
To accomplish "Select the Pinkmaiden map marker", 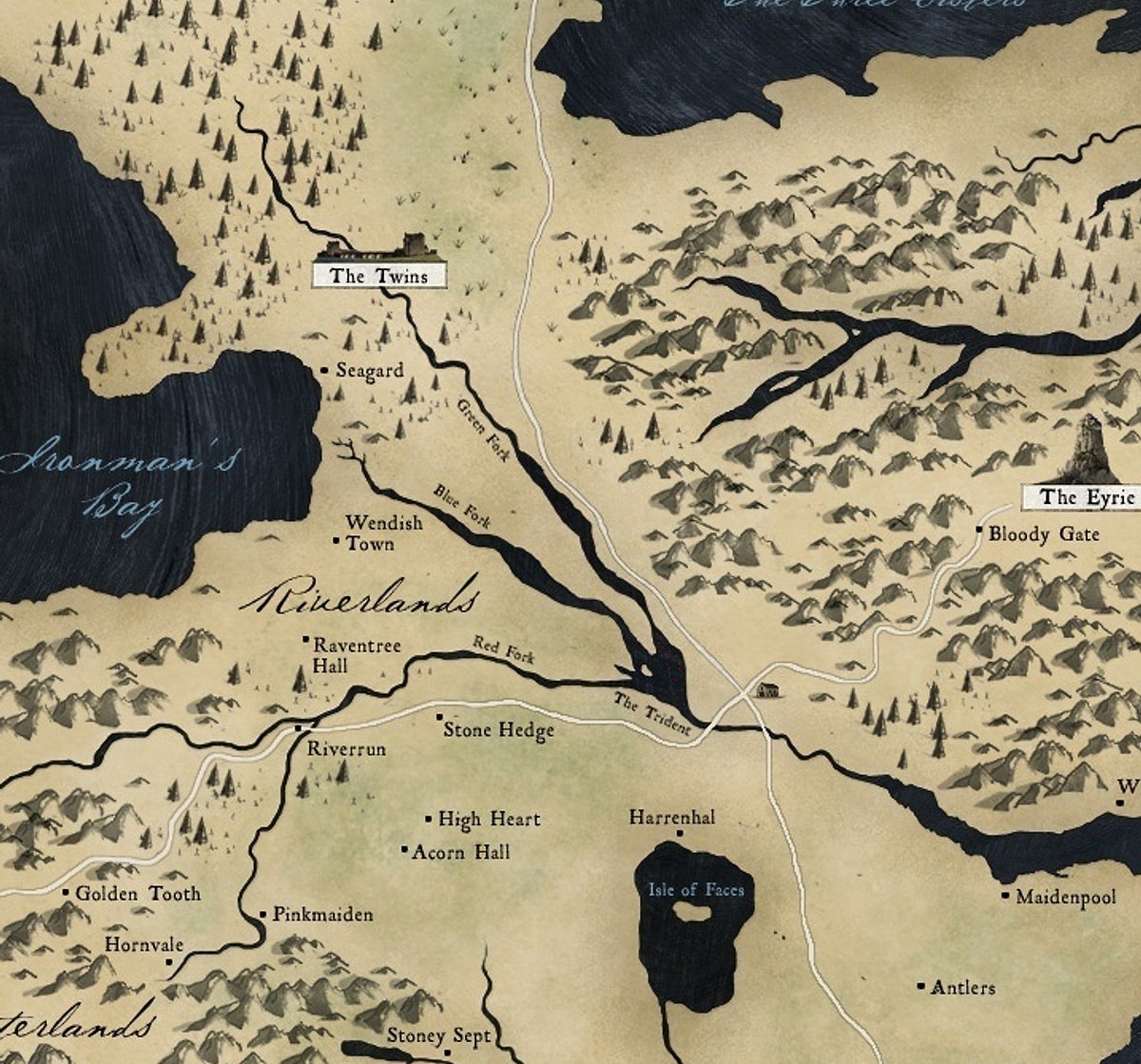I will [263, 915].
